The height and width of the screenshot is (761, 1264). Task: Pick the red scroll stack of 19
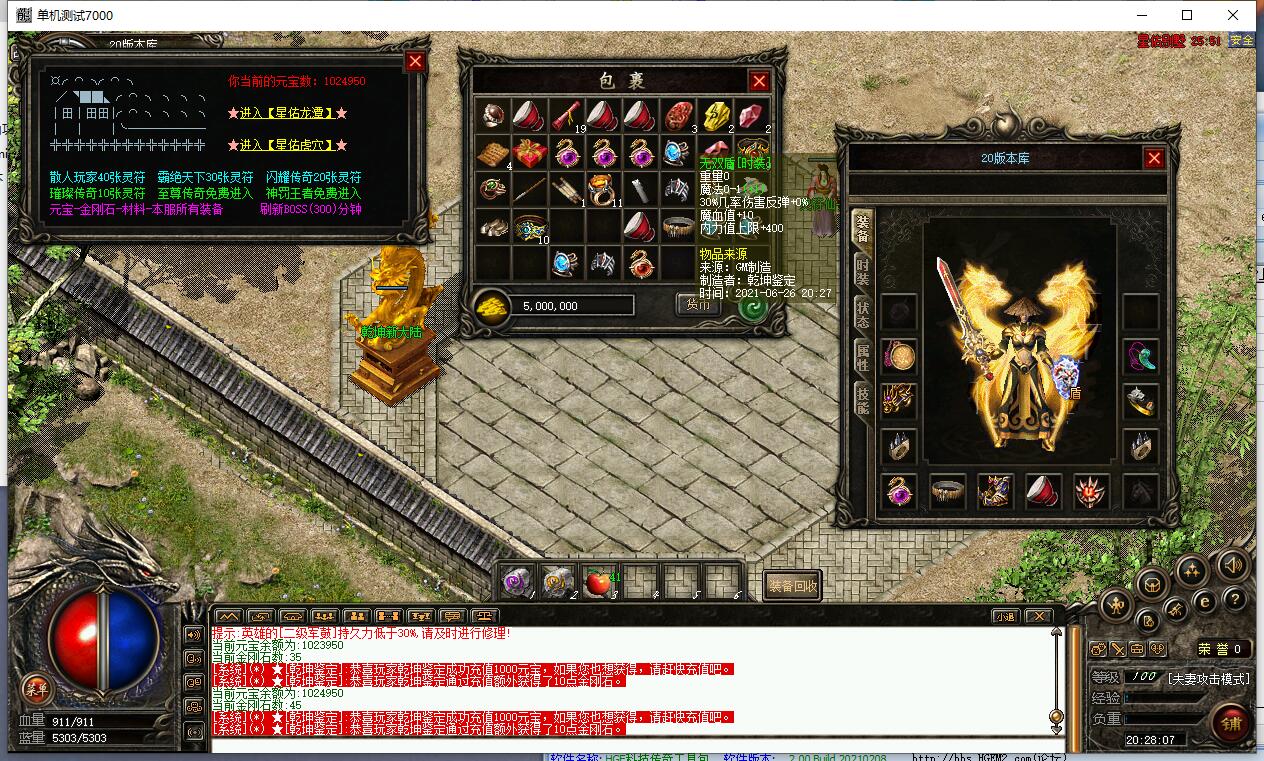564,116
